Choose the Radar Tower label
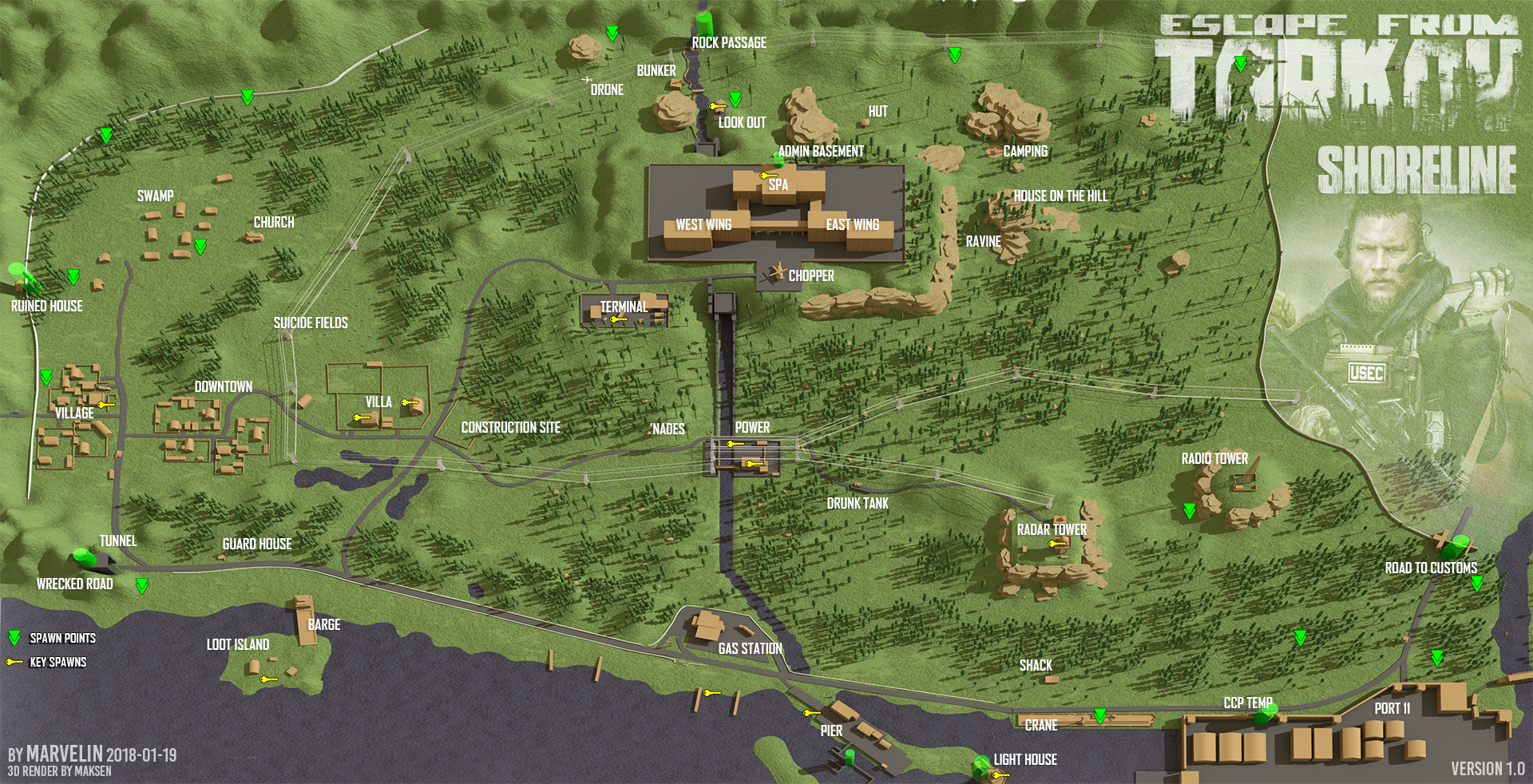The width and height of the screenshot is (1533, 784). click(1052, 529)
